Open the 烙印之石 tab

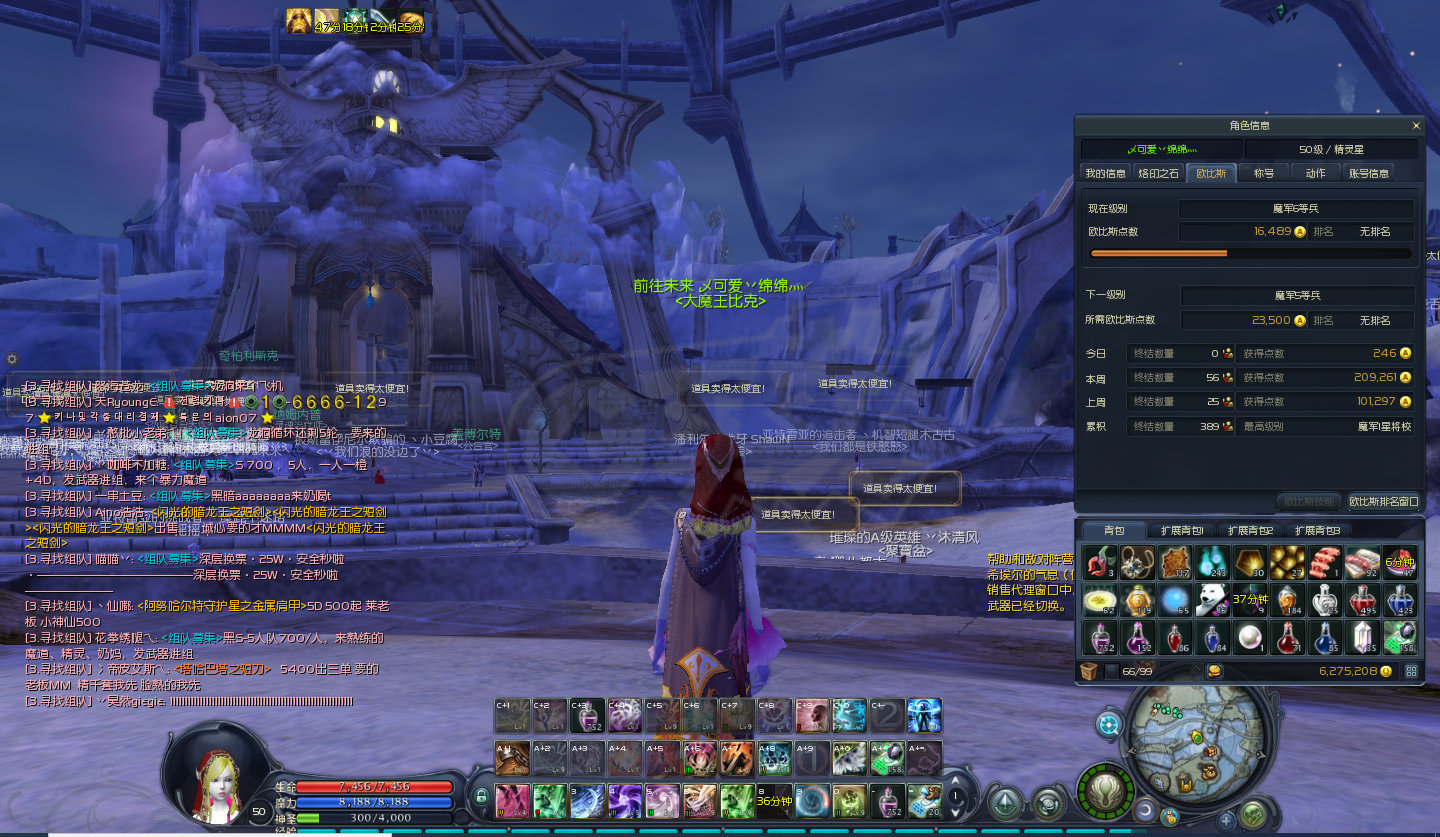1158,173
